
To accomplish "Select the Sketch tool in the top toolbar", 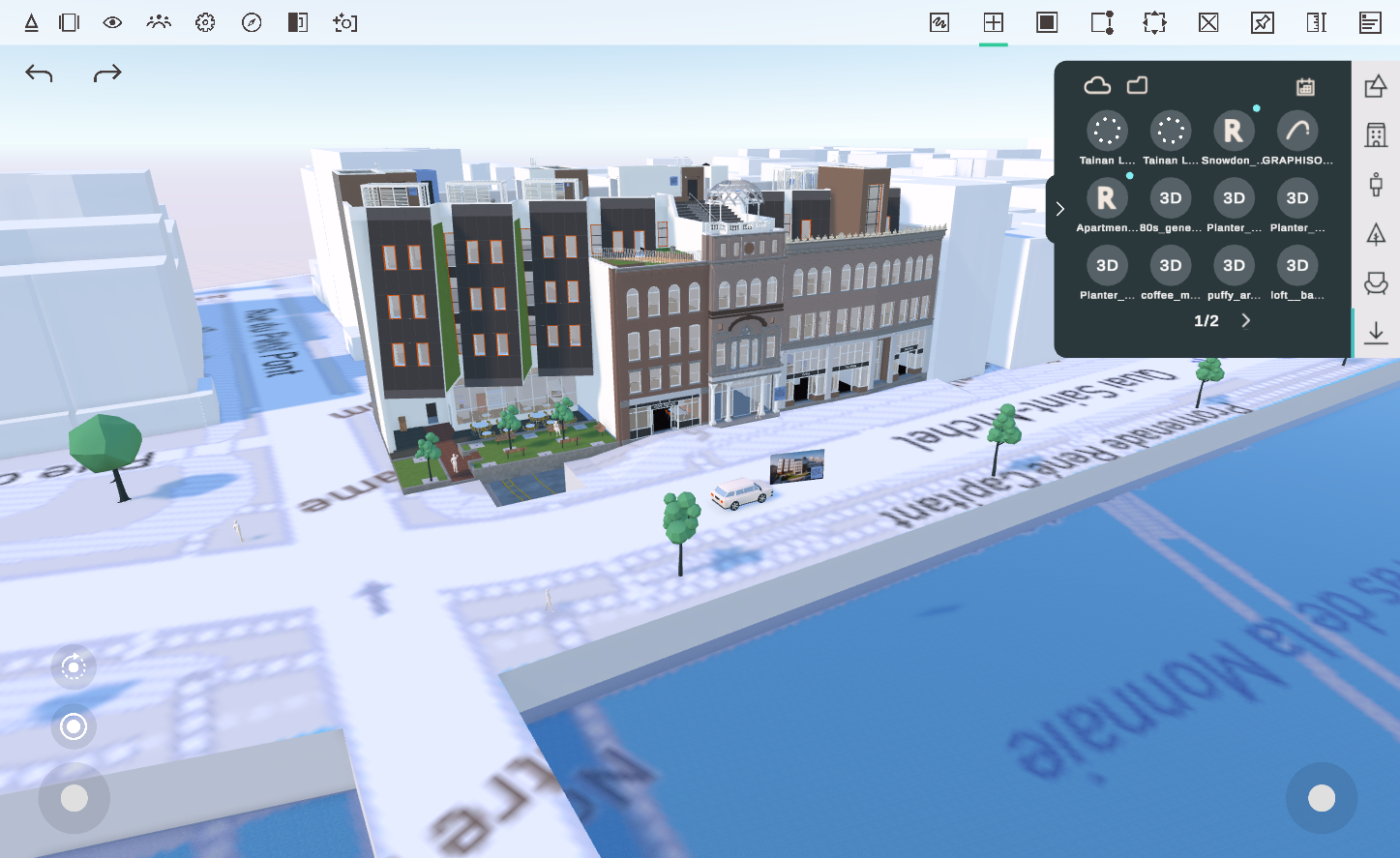I will pyautogui.click(x=938, y=21).
